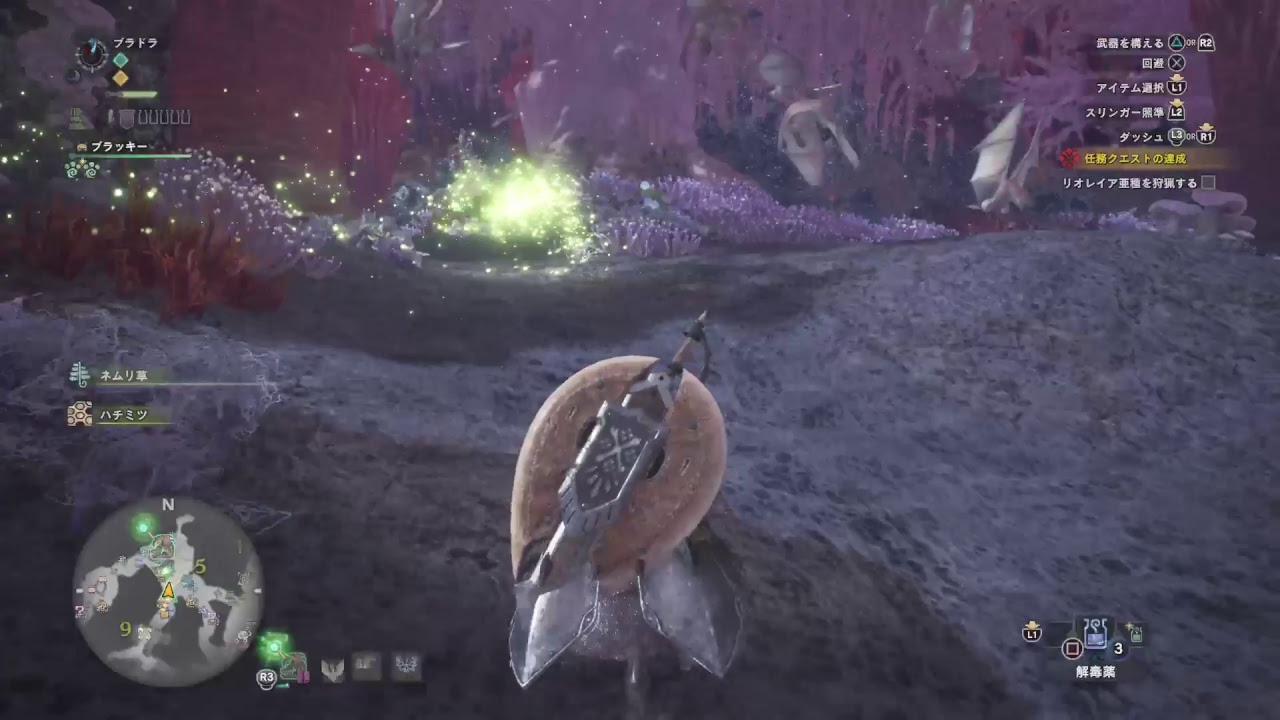1280x720 pixels.
Task: Select the ネムリ草 gathering entry
Action: click(124, 375)
